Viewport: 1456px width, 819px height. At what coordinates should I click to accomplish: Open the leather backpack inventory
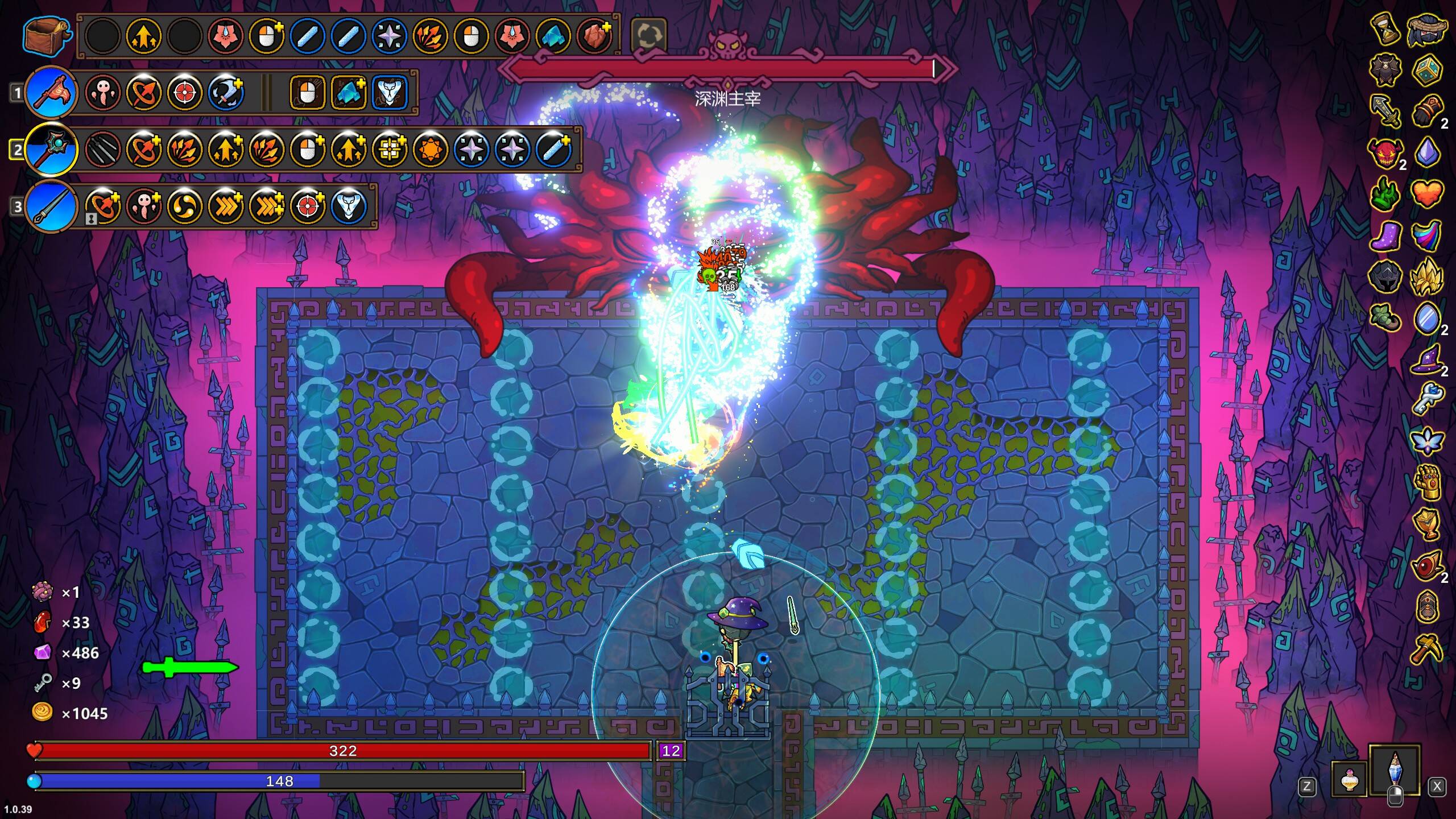[x=47, y=35]
